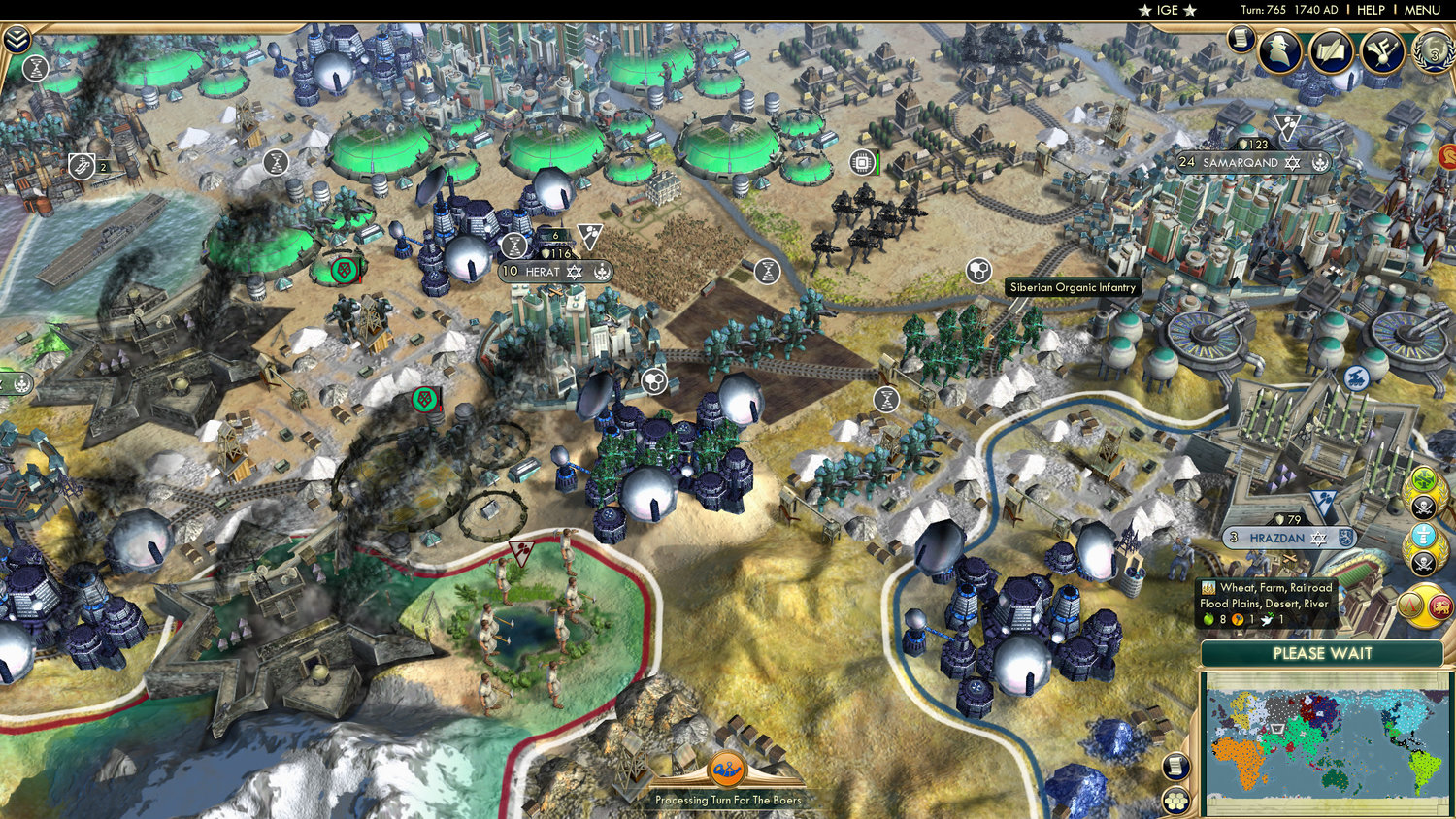Click the pirate flag barbarian notification
The width and height of the screenshot is (1456, 819).
pyautogui.click(x=1424, y=507)
